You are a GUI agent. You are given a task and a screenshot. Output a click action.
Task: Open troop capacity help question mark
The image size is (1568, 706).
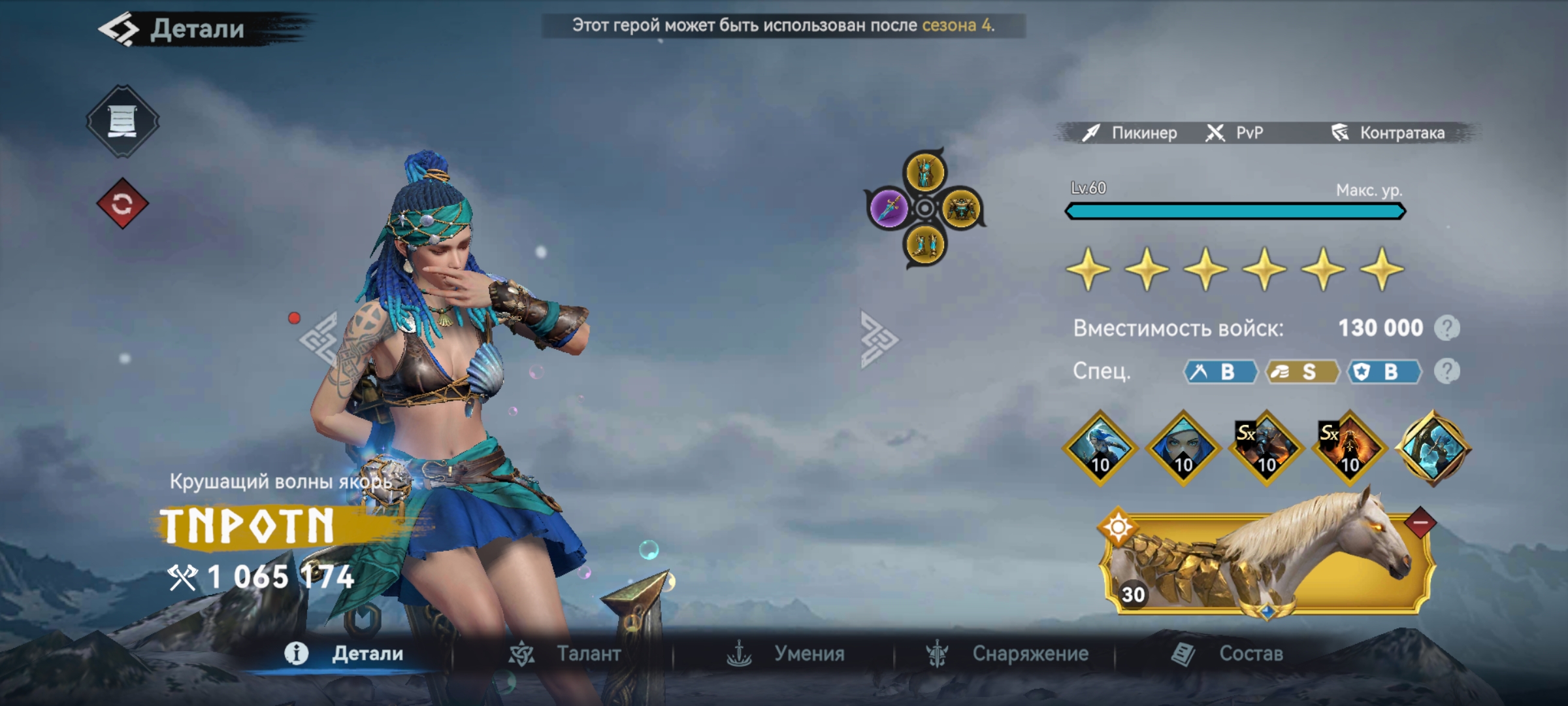[x=1446, y=328]
